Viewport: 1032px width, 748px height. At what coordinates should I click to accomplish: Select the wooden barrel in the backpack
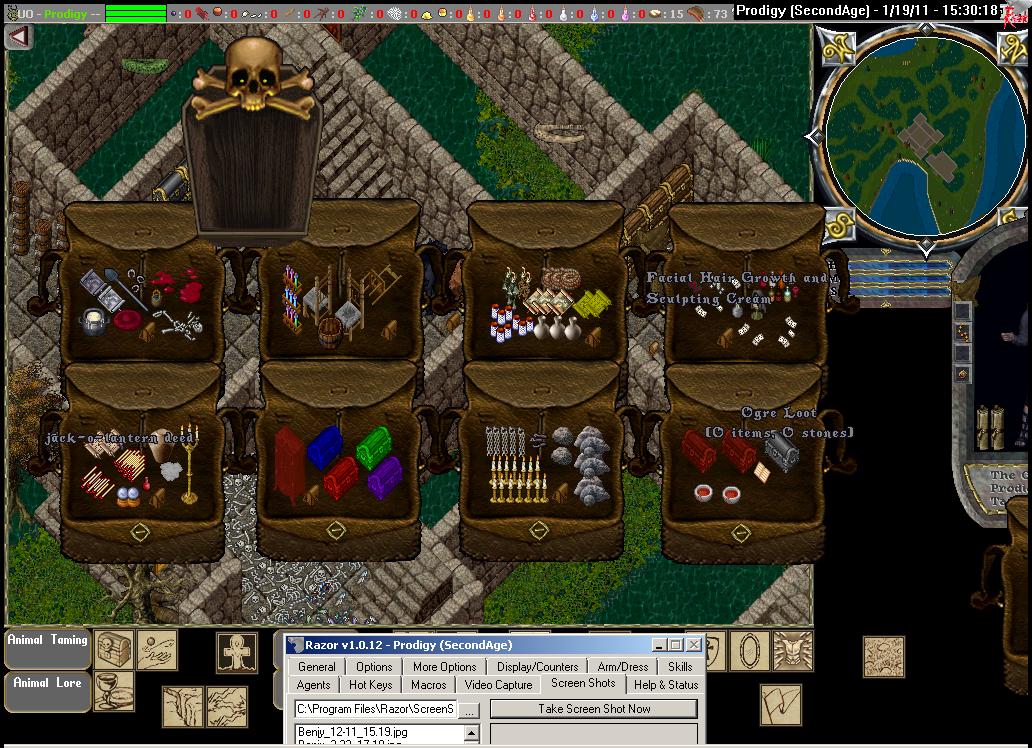point(329,331)
